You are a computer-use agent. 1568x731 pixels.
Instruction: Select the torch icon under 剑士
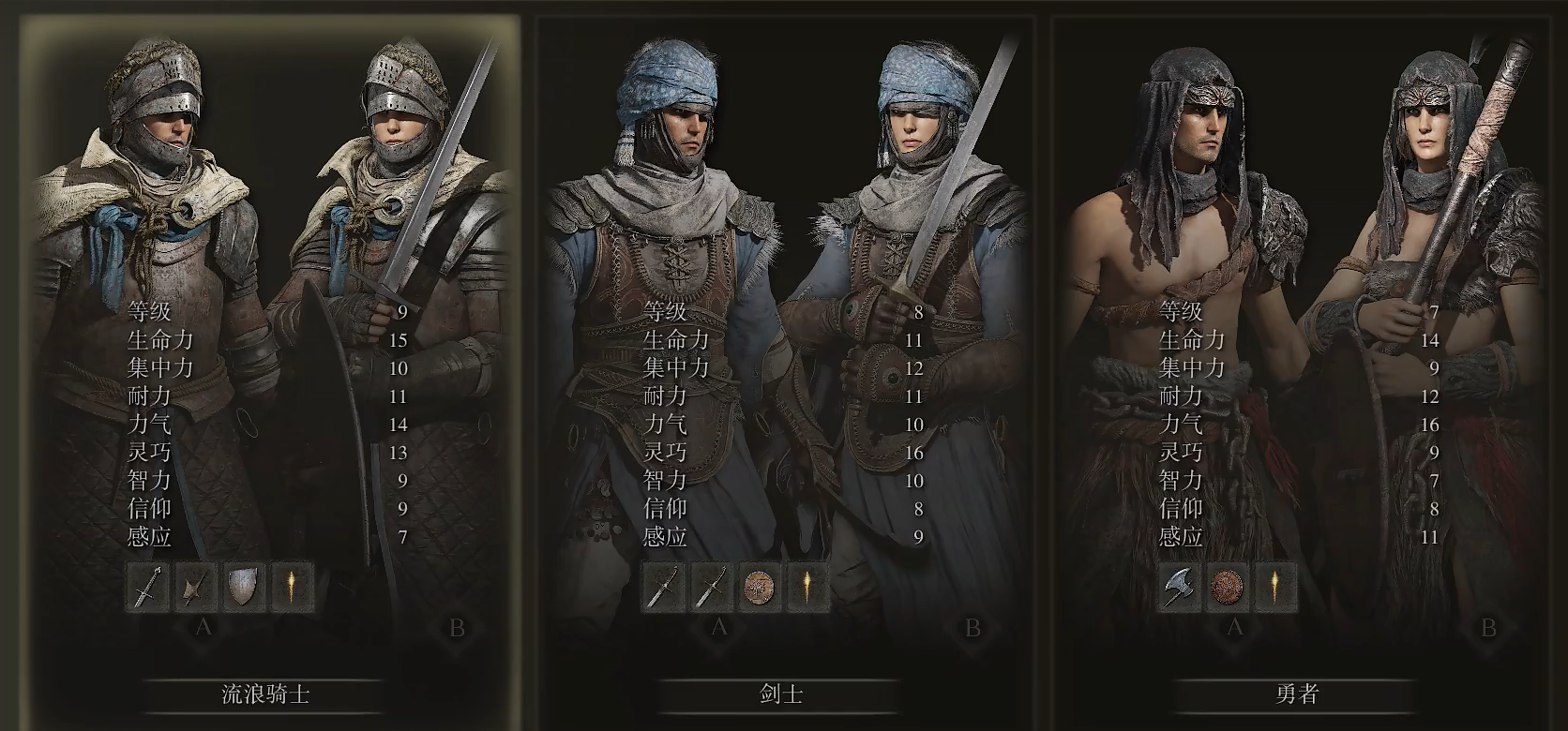point(807,588)
